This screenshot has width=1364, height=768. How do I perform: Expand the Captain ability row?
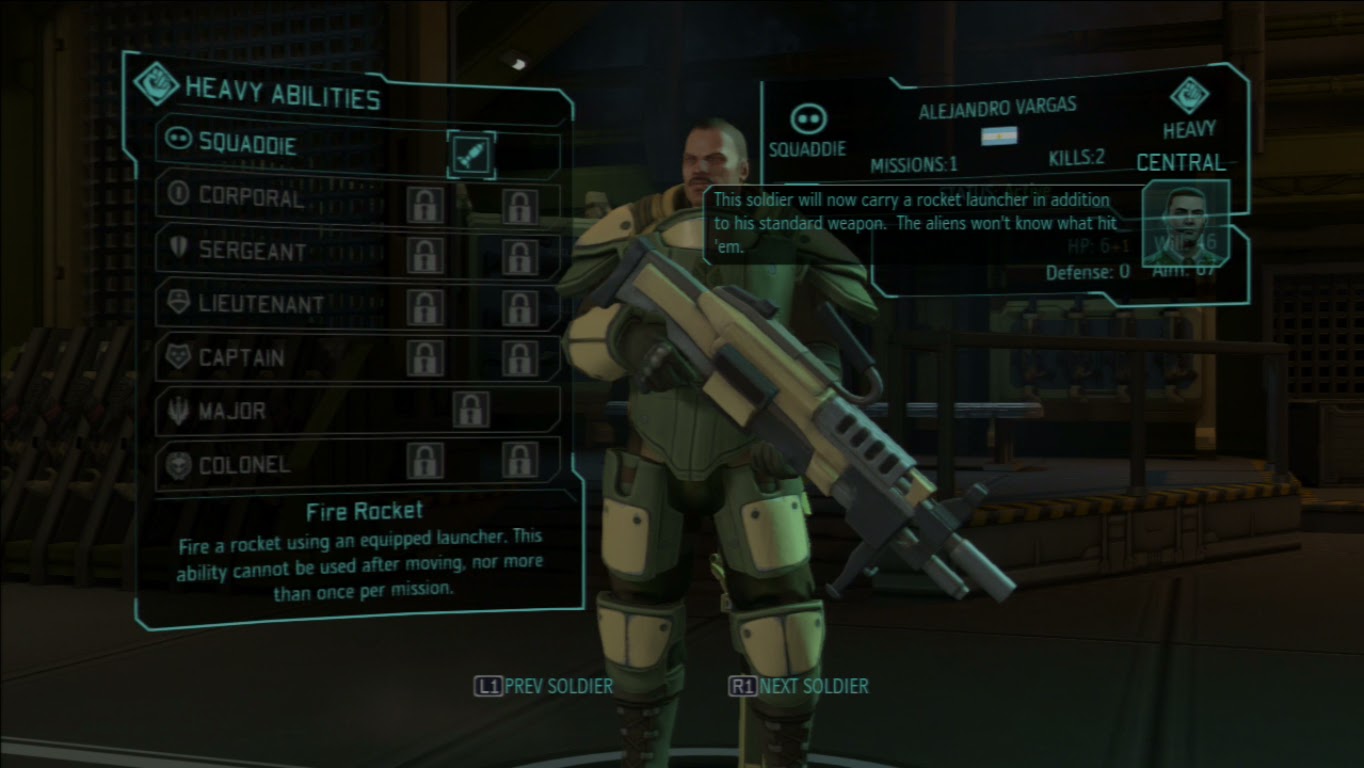coord(300,358)
